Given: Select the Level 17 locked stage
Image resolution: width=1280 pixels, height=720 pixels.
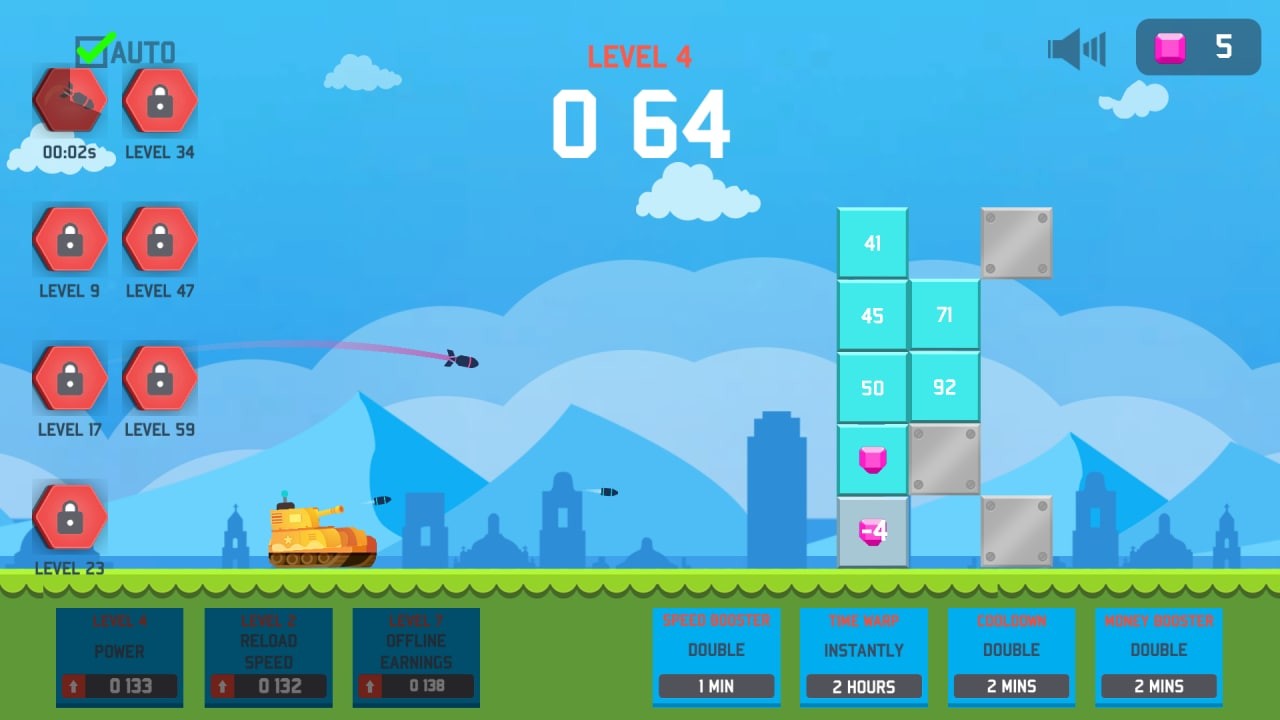Looking at the screenshot, I should click(68, 378).
